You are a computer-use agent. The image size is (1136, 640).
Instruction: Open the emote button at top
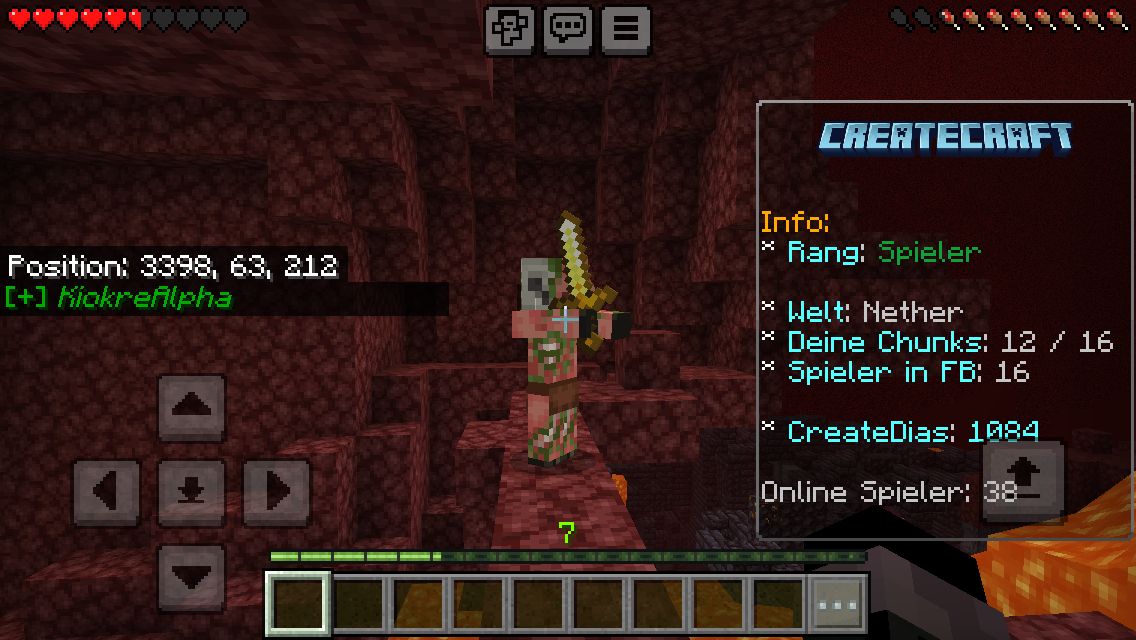click(509, 29)
